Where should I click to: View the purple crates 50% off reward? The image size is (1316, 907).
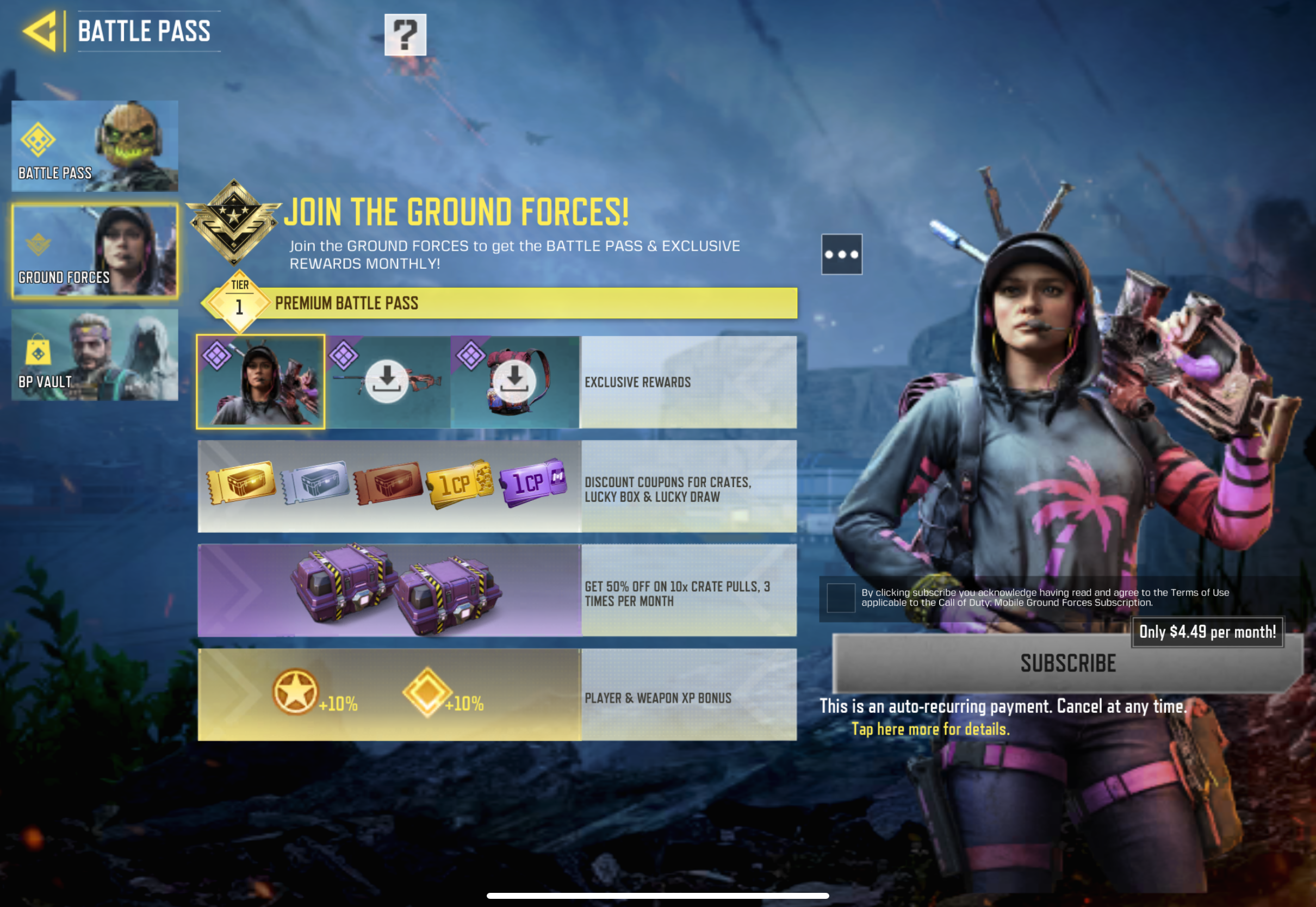395,590
